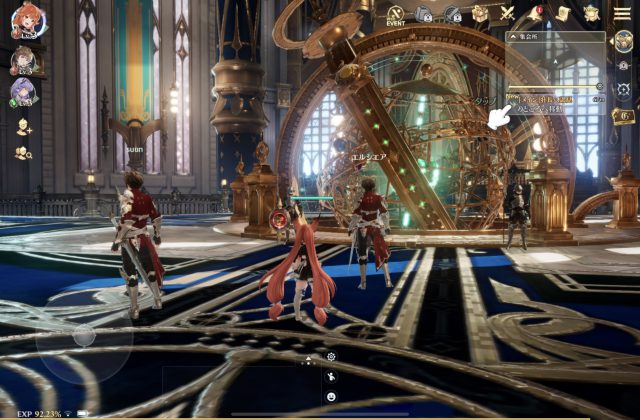Viewport: 640px width, 420px height.
Task: Open the scroll quest icon
Action: 563,13
